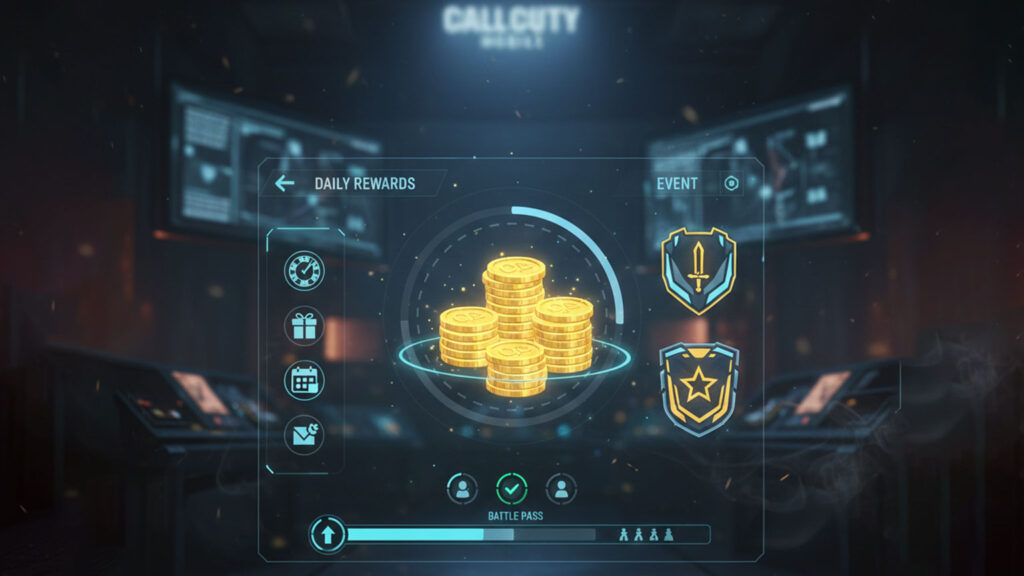Select the sword shield badge
This screenshot has height=576, width=1024.
699,270
